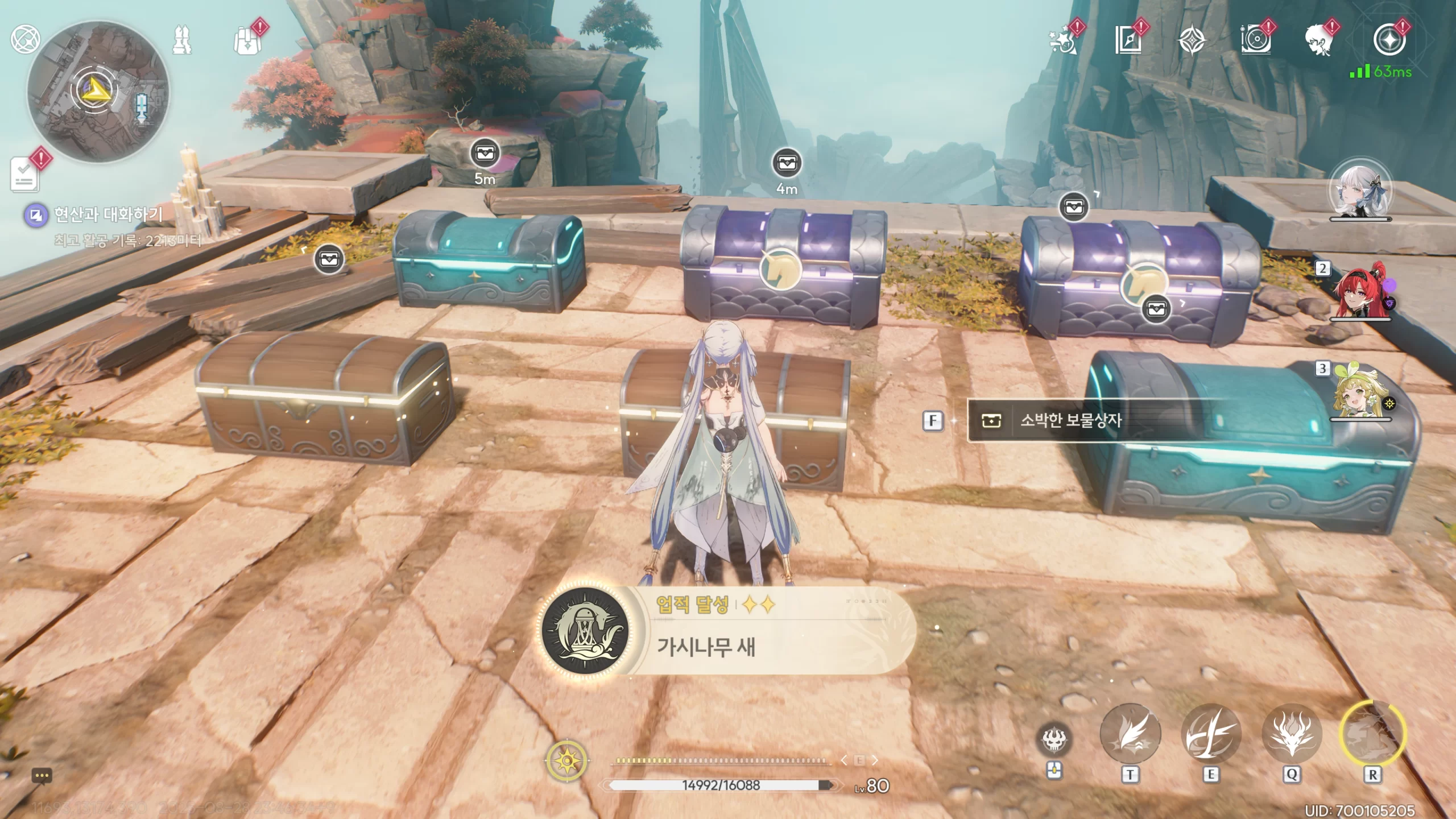Select the tracked quest 현산과 대화하기
This screenshot has width=1456, height=819.
point(107,214)
